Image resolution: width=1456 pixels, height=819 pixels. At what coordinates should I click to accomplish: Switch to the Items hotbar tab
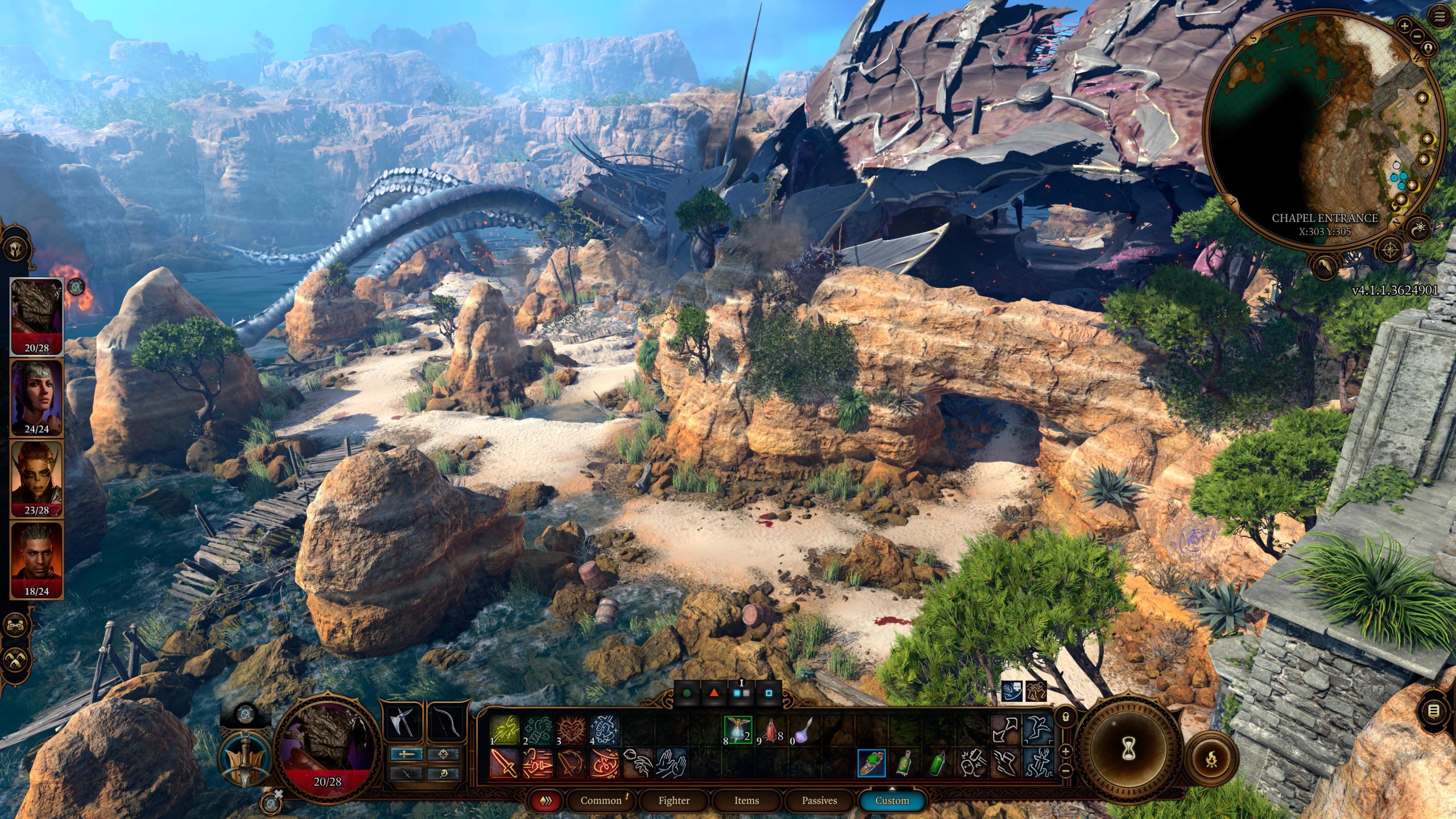(747, 801)
